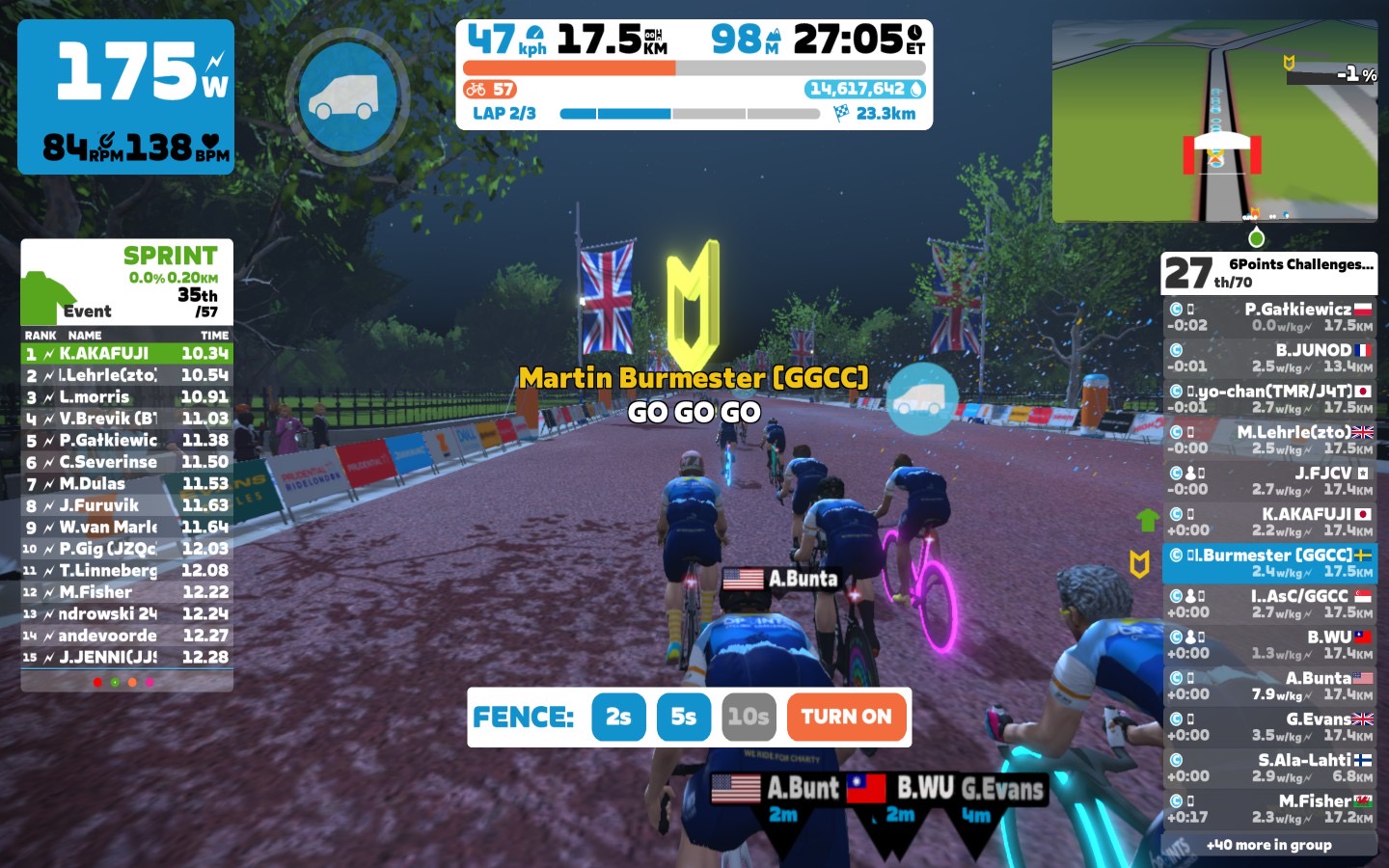This screenshot has width=1389, height=868.
Task: Choose G.Evans from the riders list
Action: point(1269,726)
